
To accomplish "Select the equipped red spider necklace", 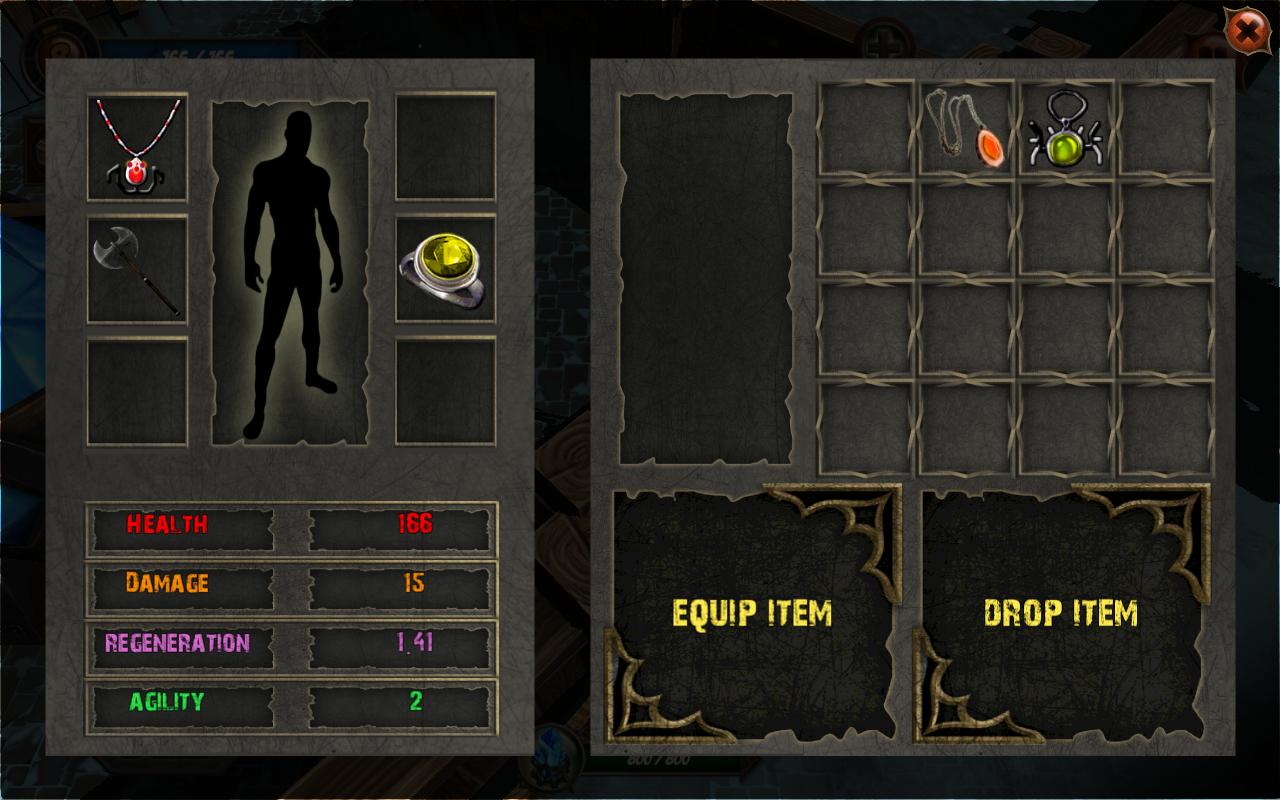I will tap(137, 146).
